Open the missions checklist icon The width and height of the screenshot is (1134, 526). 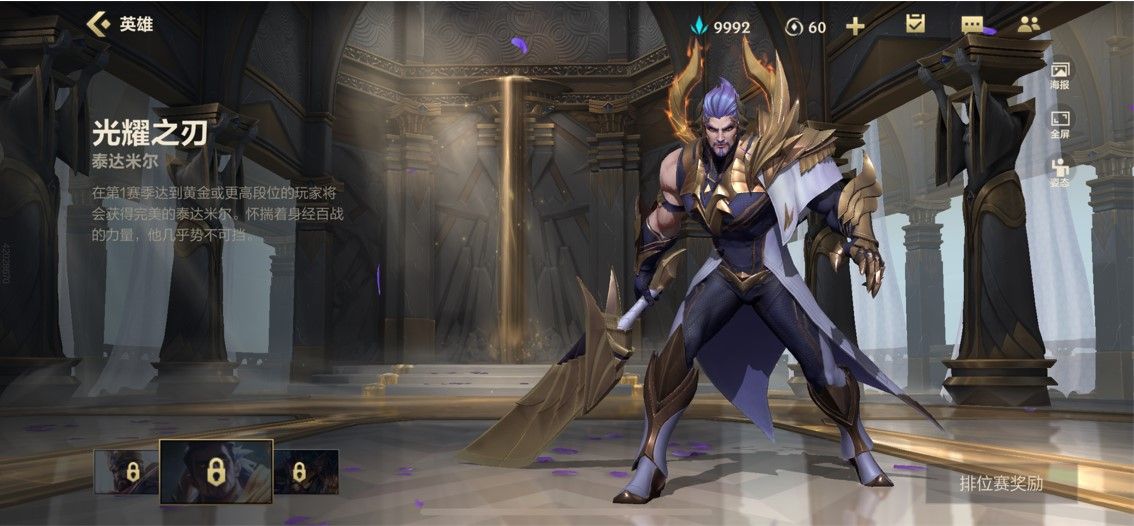click(915, 25)
